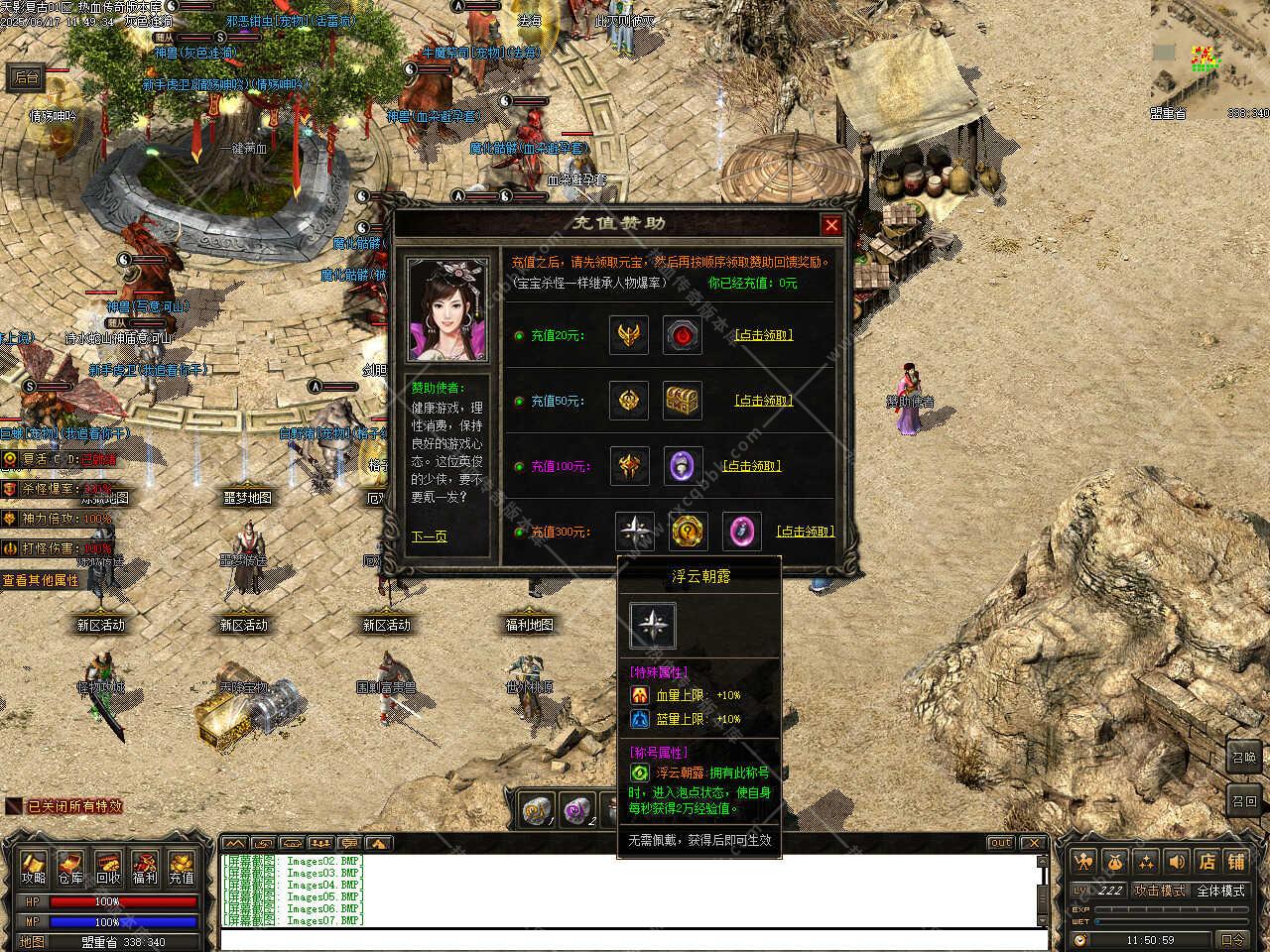1270x952 pixels.
Task: Claim the 充值50元 reward via 点击领取
Action: [x=763, y=401]
